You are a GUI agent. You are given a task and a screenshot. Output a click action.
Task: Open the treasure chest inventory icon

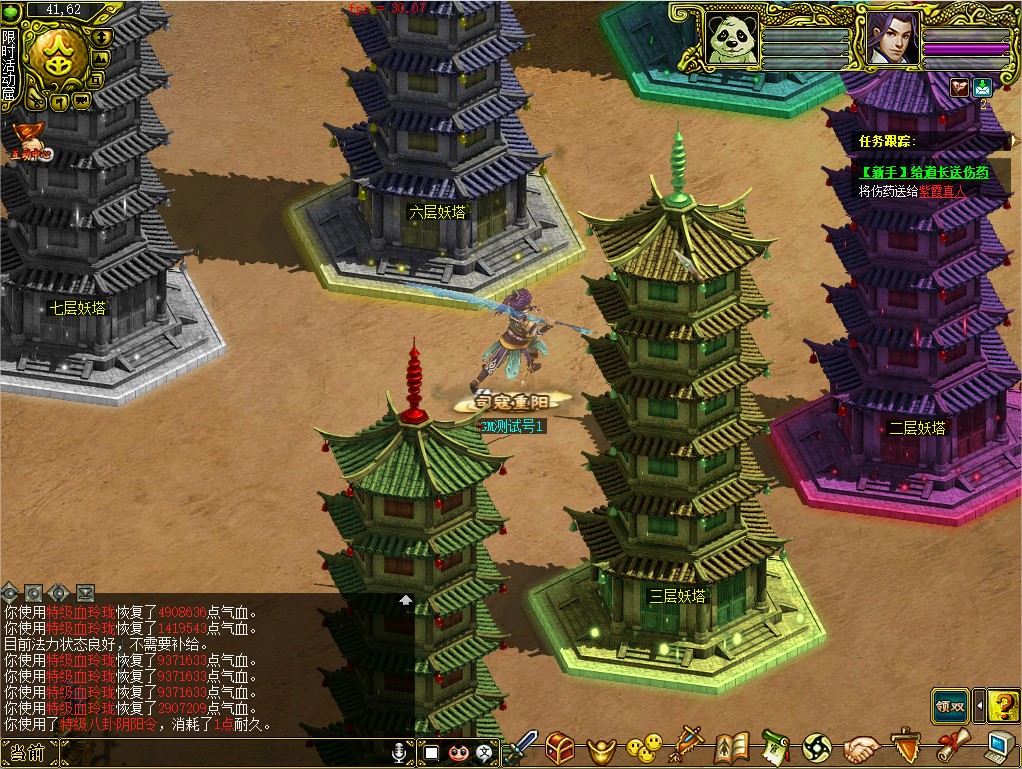[559, 747]
